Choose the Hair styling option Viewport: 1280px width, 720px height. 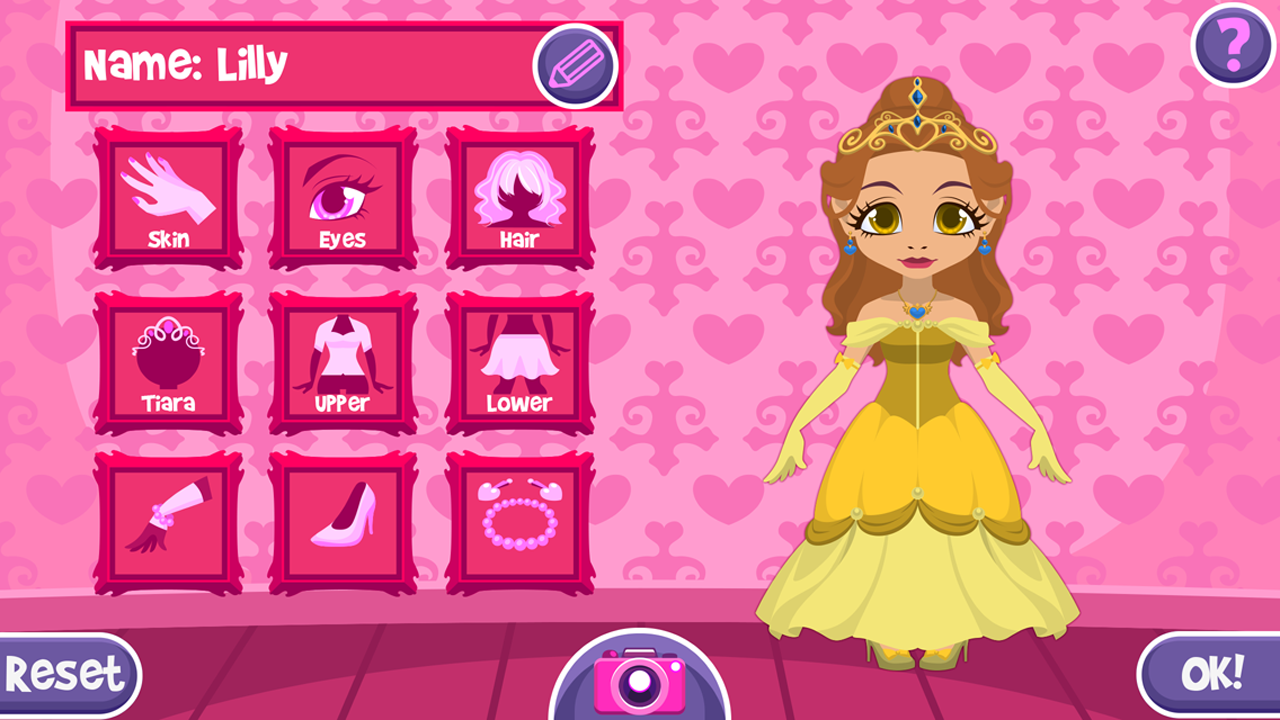(x=518, y=197)
